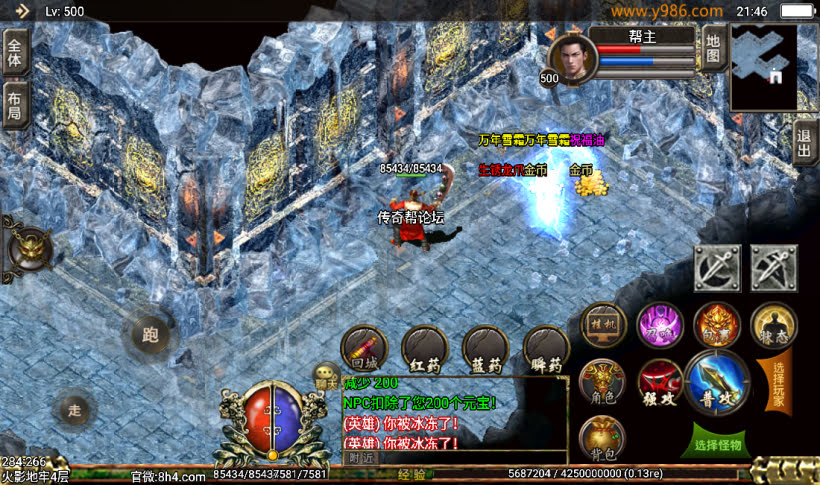Open the 全体 panel button

16,51
